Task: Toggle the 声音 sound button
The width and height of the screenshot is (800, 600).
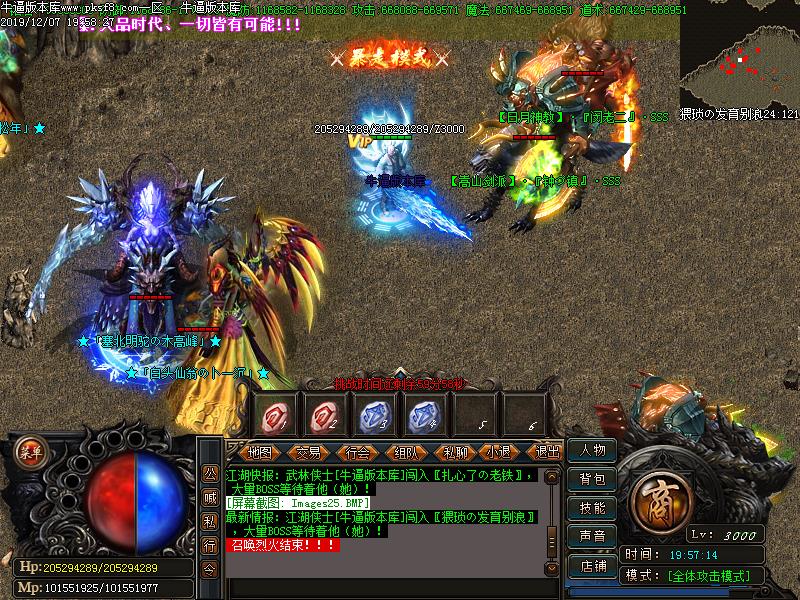Action: click(x=592, y=537)
